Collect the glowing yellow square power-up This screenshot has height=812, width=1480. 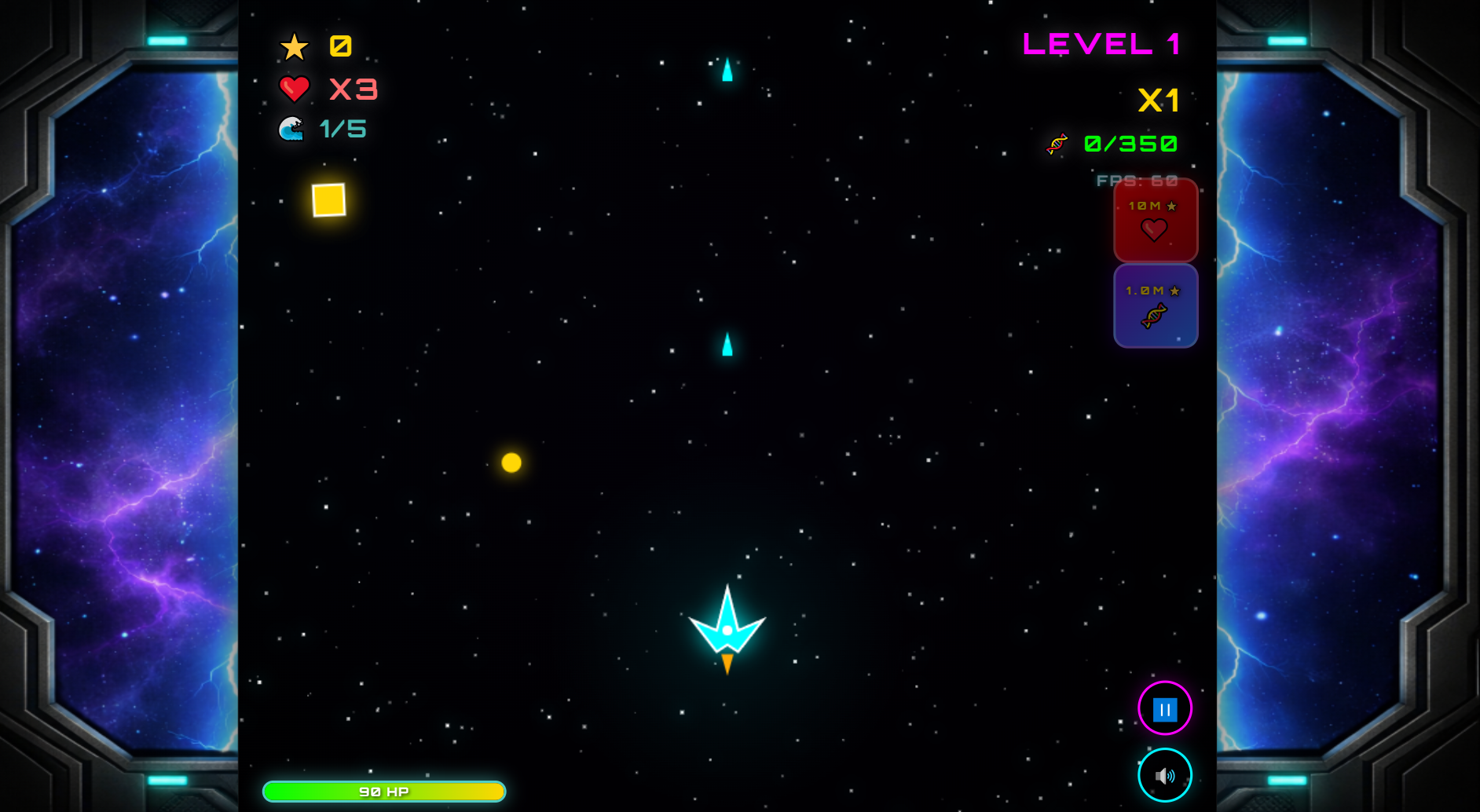click(328, 201)
